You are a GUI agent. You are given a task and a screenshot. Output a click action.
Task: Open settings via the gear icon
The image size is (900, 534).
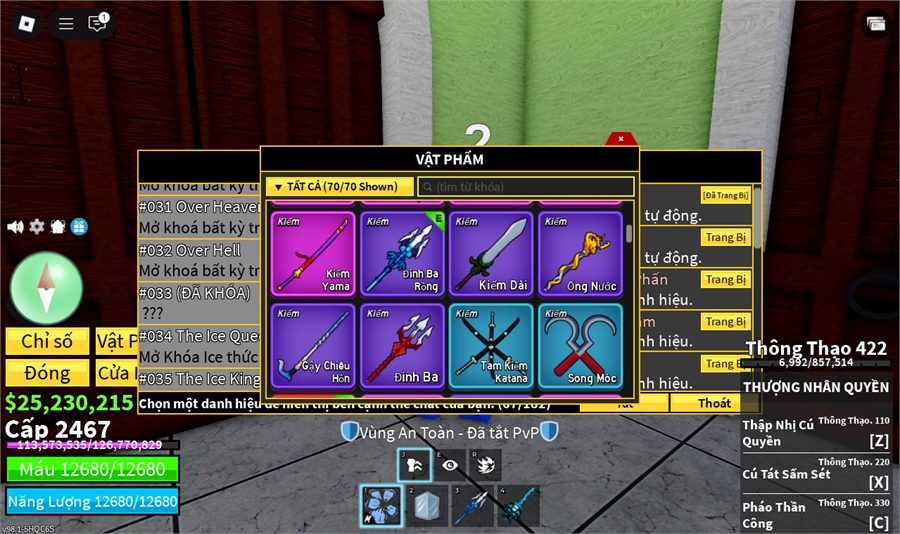coord(37,227)
